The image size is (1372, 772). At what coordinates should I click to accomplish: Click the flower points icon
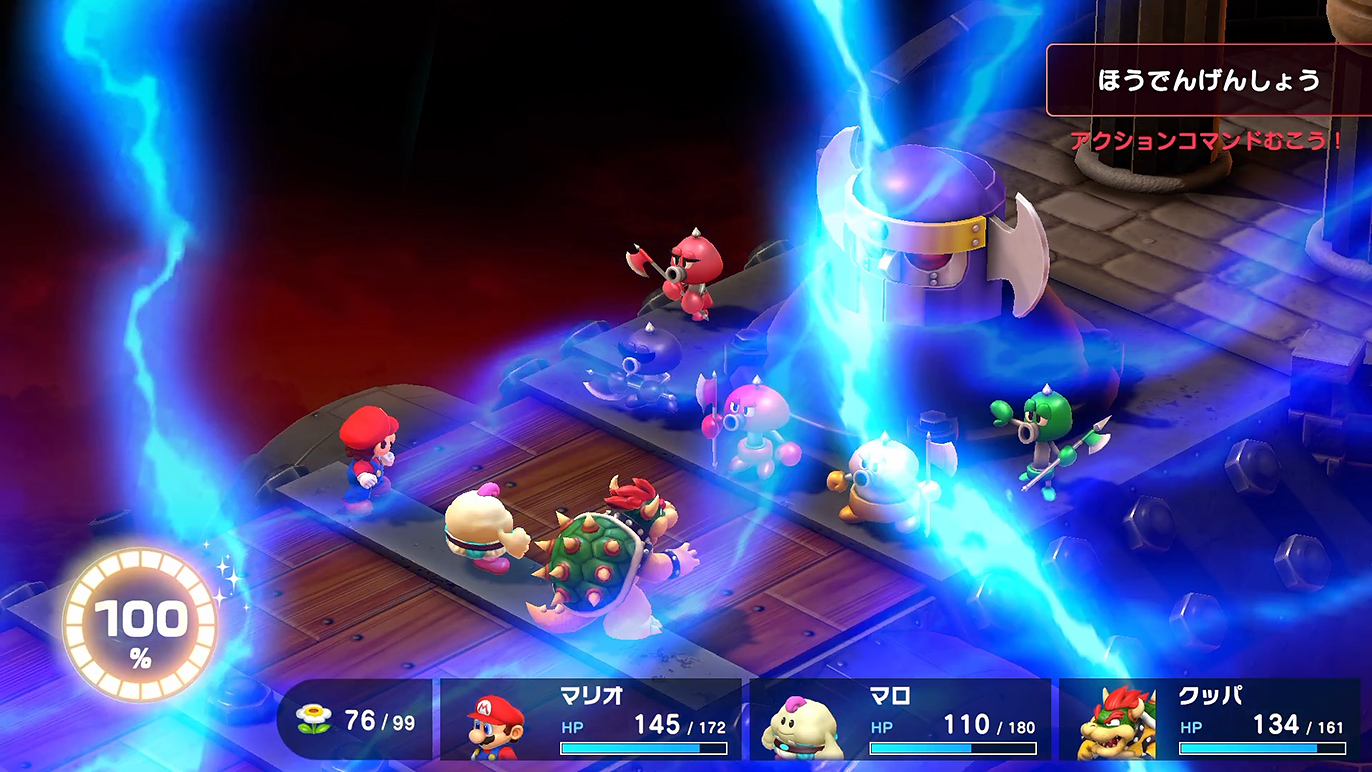pos(314,720)
